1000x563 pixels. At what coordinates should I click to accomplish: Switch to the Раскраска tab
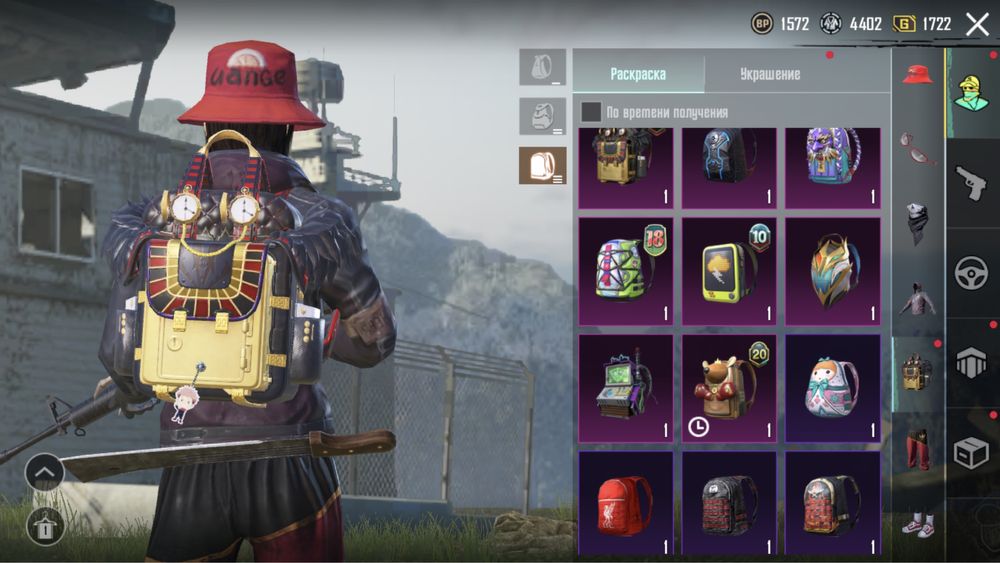point(638,74)
